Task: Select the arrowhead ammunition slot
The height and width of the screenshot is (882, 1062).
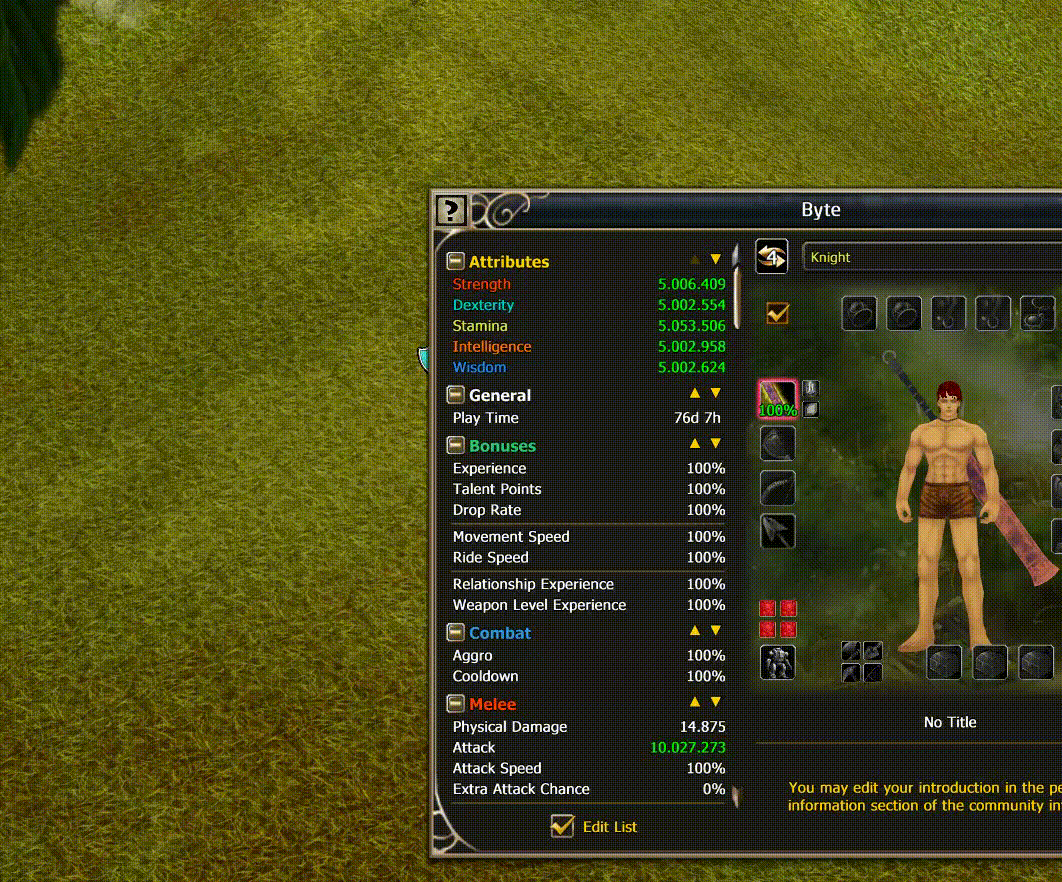Action: point(777,531)
